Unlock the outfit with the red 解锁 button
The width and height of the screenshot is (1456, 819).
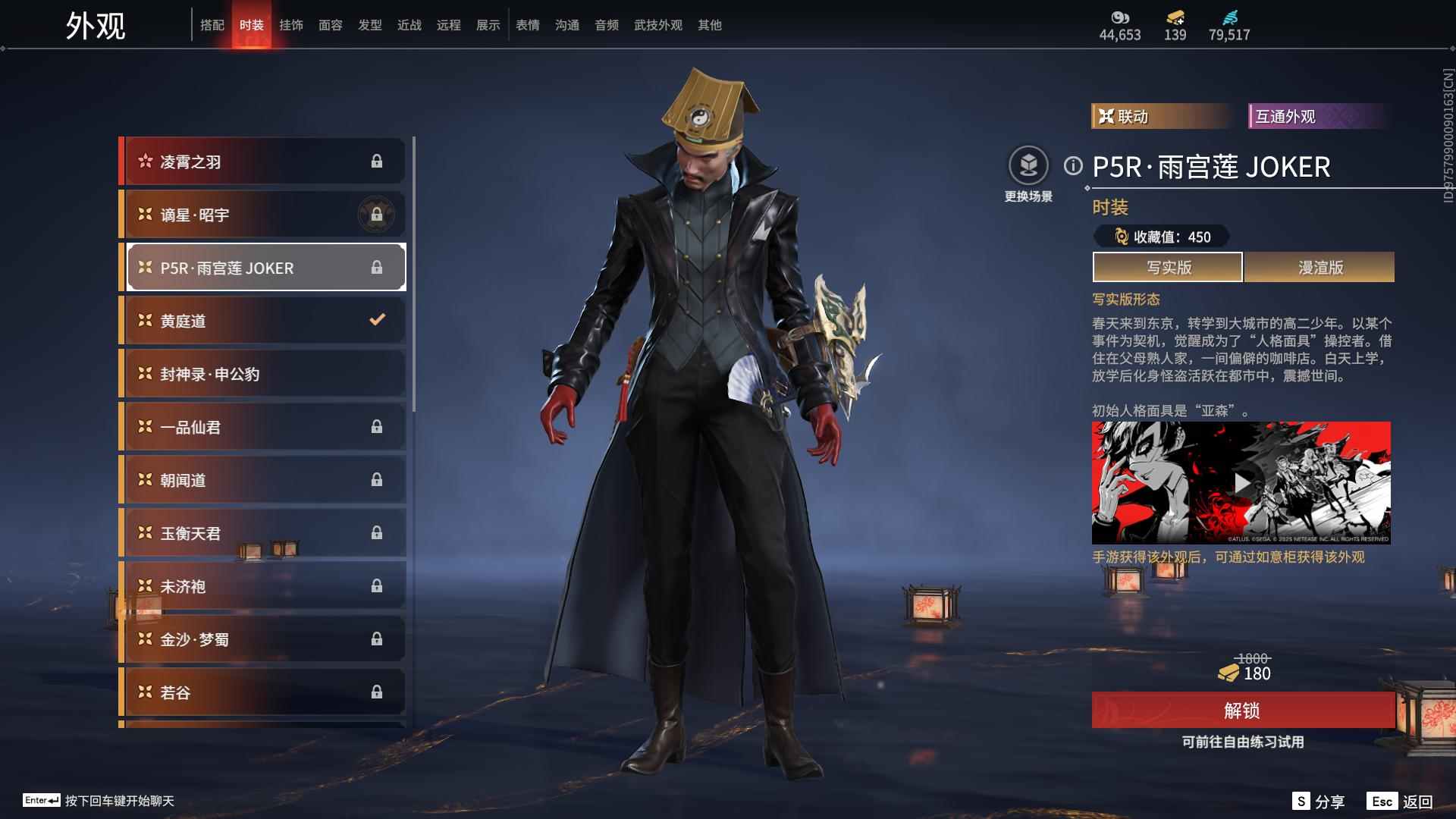1242,711
